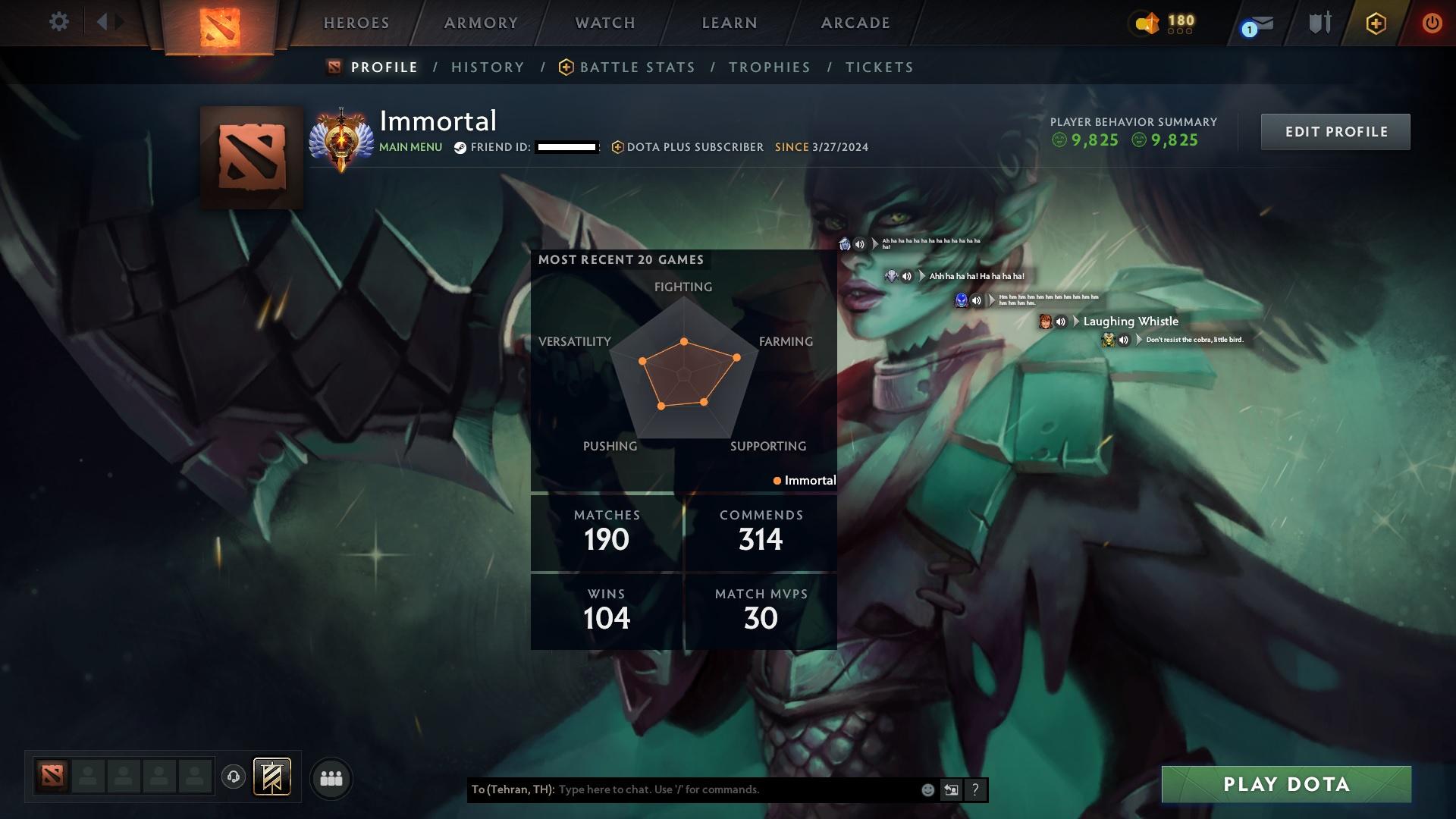1456x819 pixels.
Task: Click the chat input field
Action: coord(720,789)
